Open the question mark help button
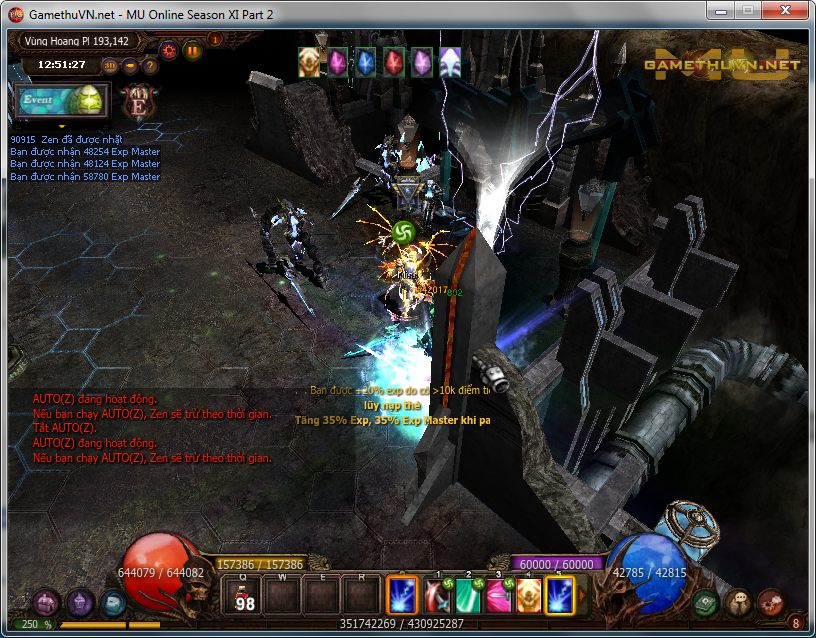This screenshot has width=816, height=638. tap(150, 66)
